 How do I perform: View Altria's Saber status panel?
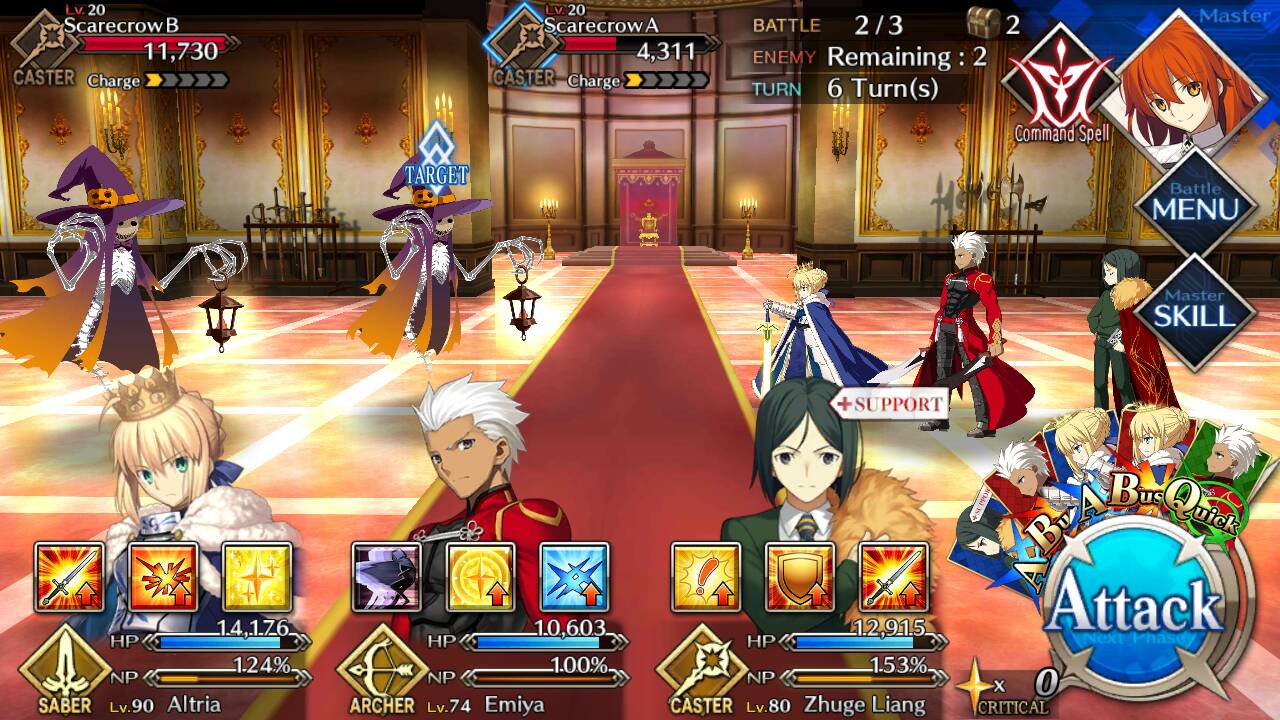pyautogui.click(x=160, y=670)
